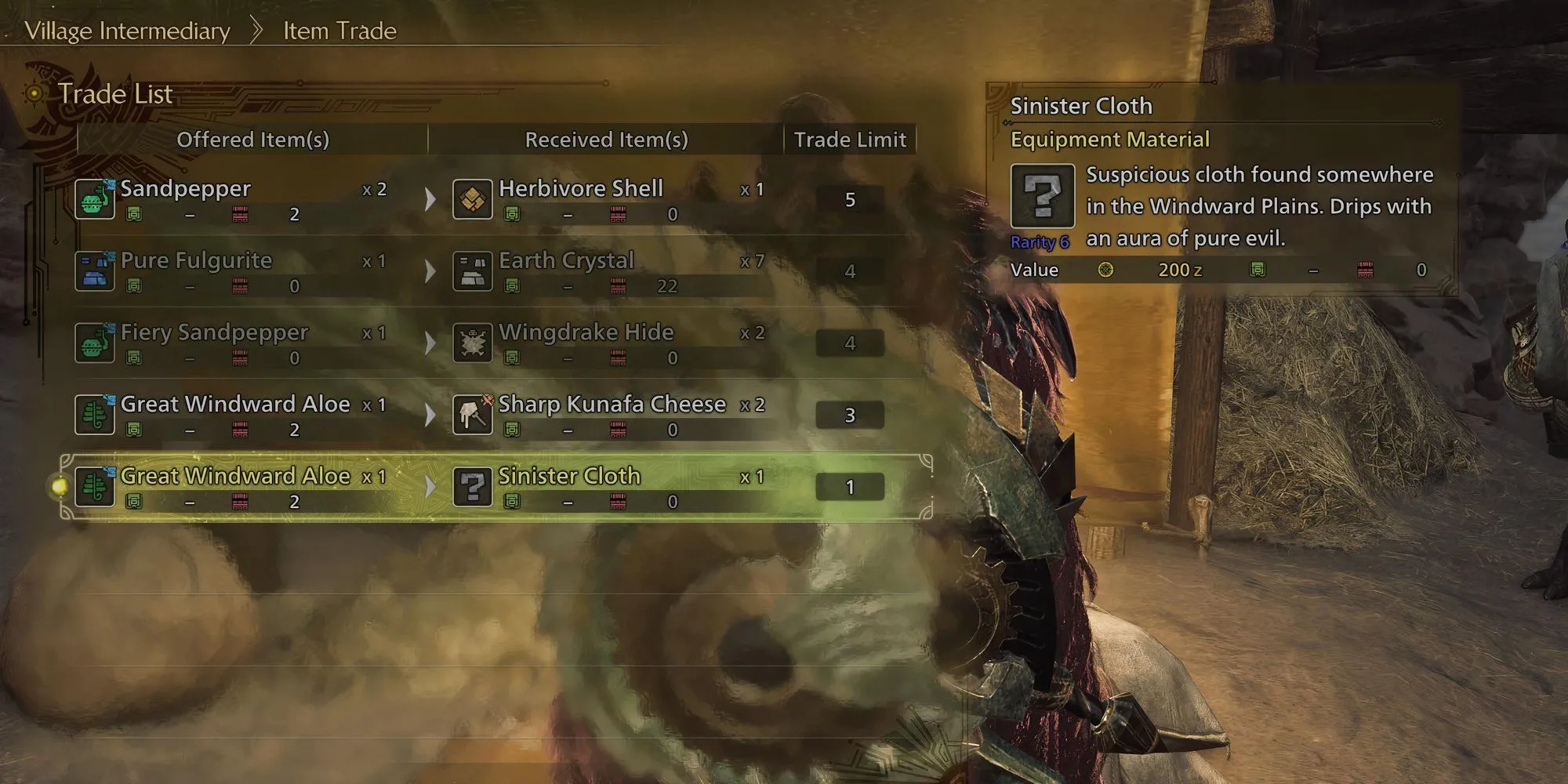Select the Fiery Sandpepper trade row
The height and width of the screenshot is (784, 1568).
coord(494,343)
